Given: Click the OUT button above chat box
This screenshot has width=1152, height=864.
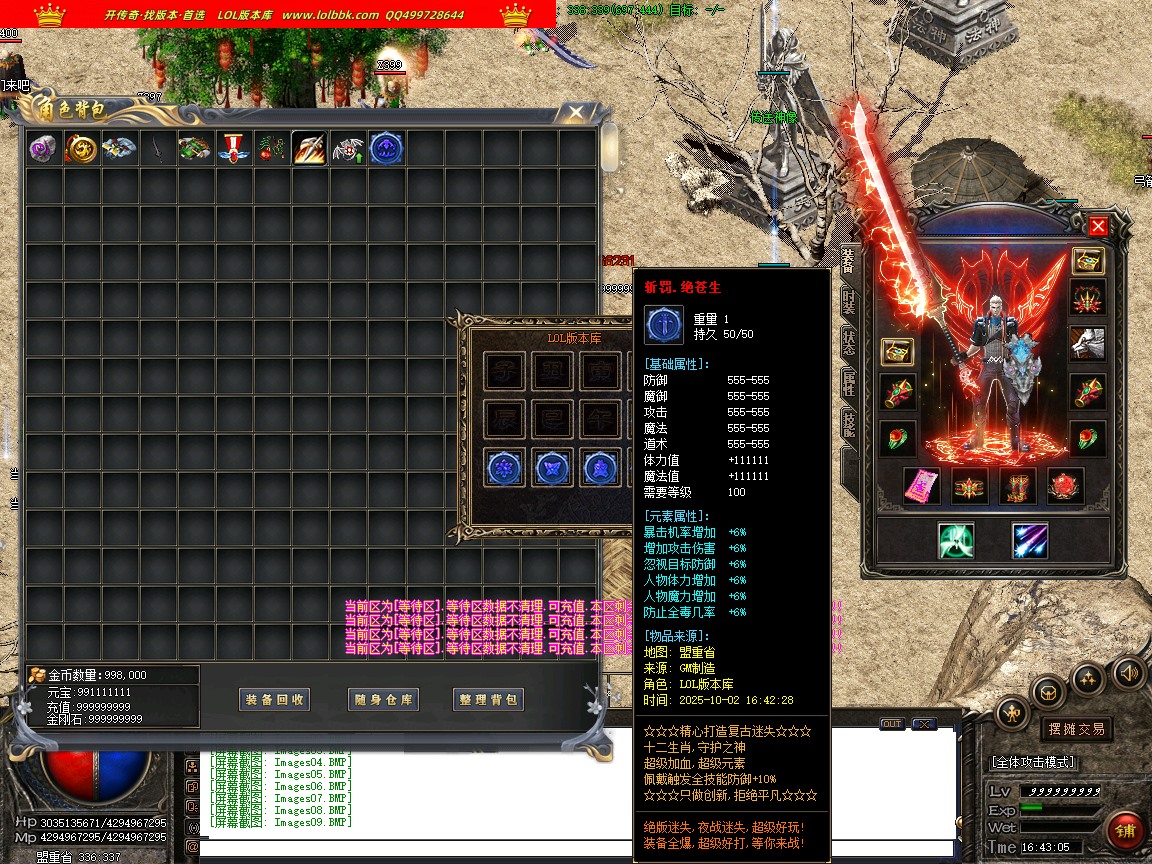Looking at the screenshot, I should (x=891, y=724).
